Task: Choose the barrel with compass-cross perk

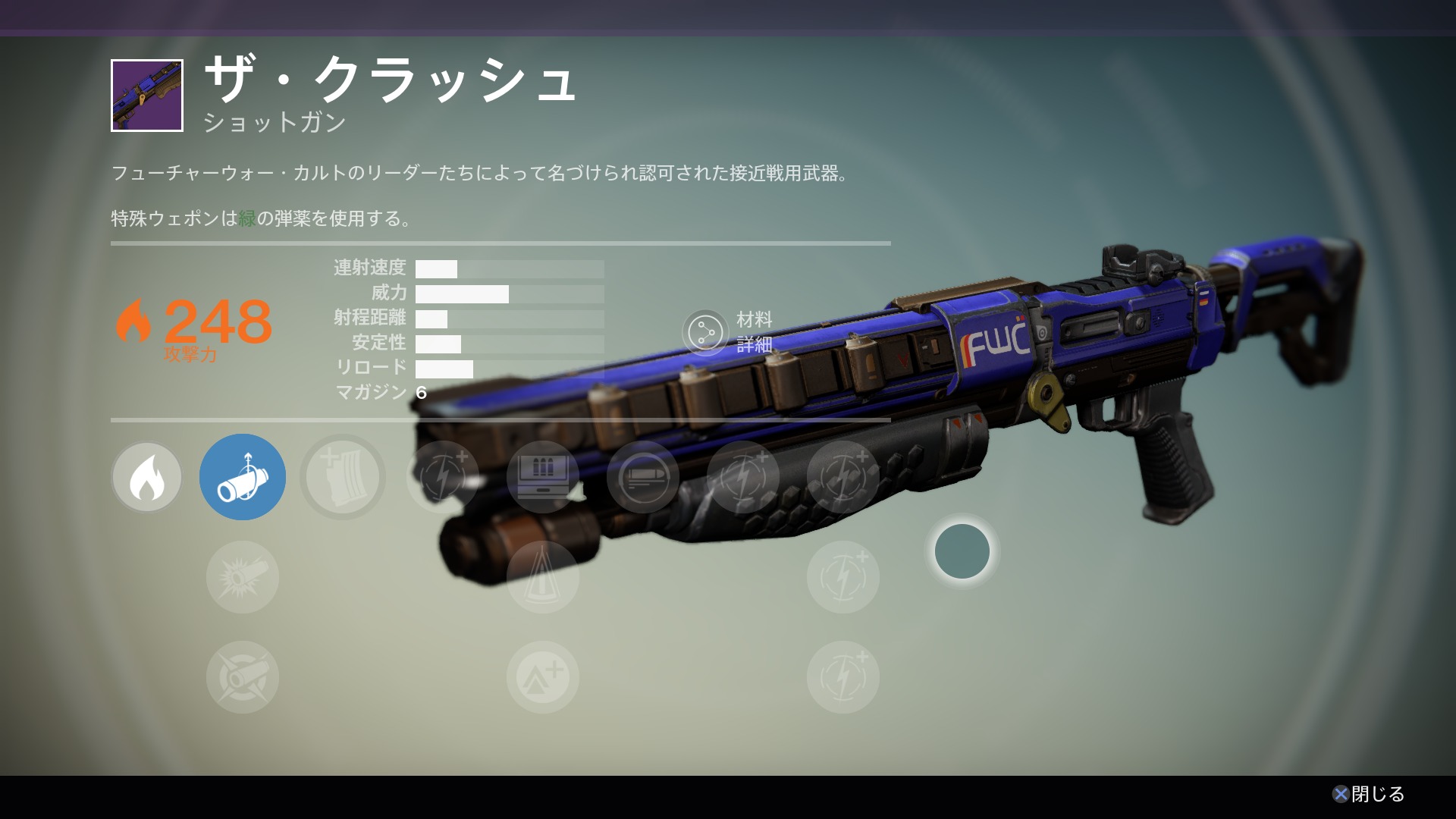Action: pos(243,677)
